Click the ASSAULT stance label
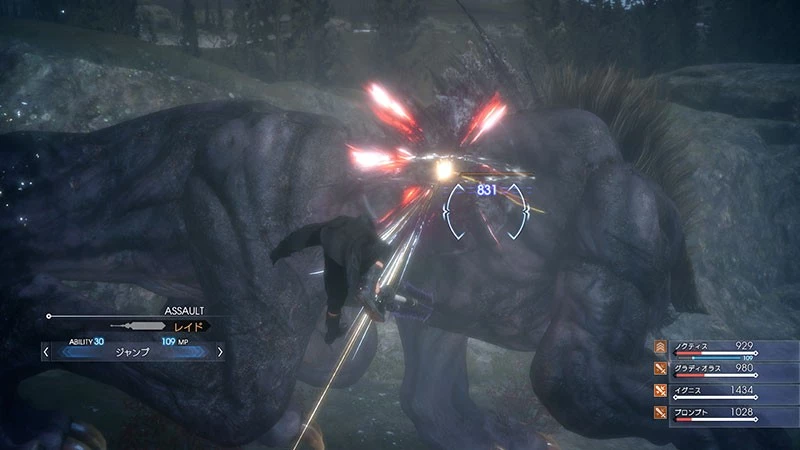 (183, 311)
